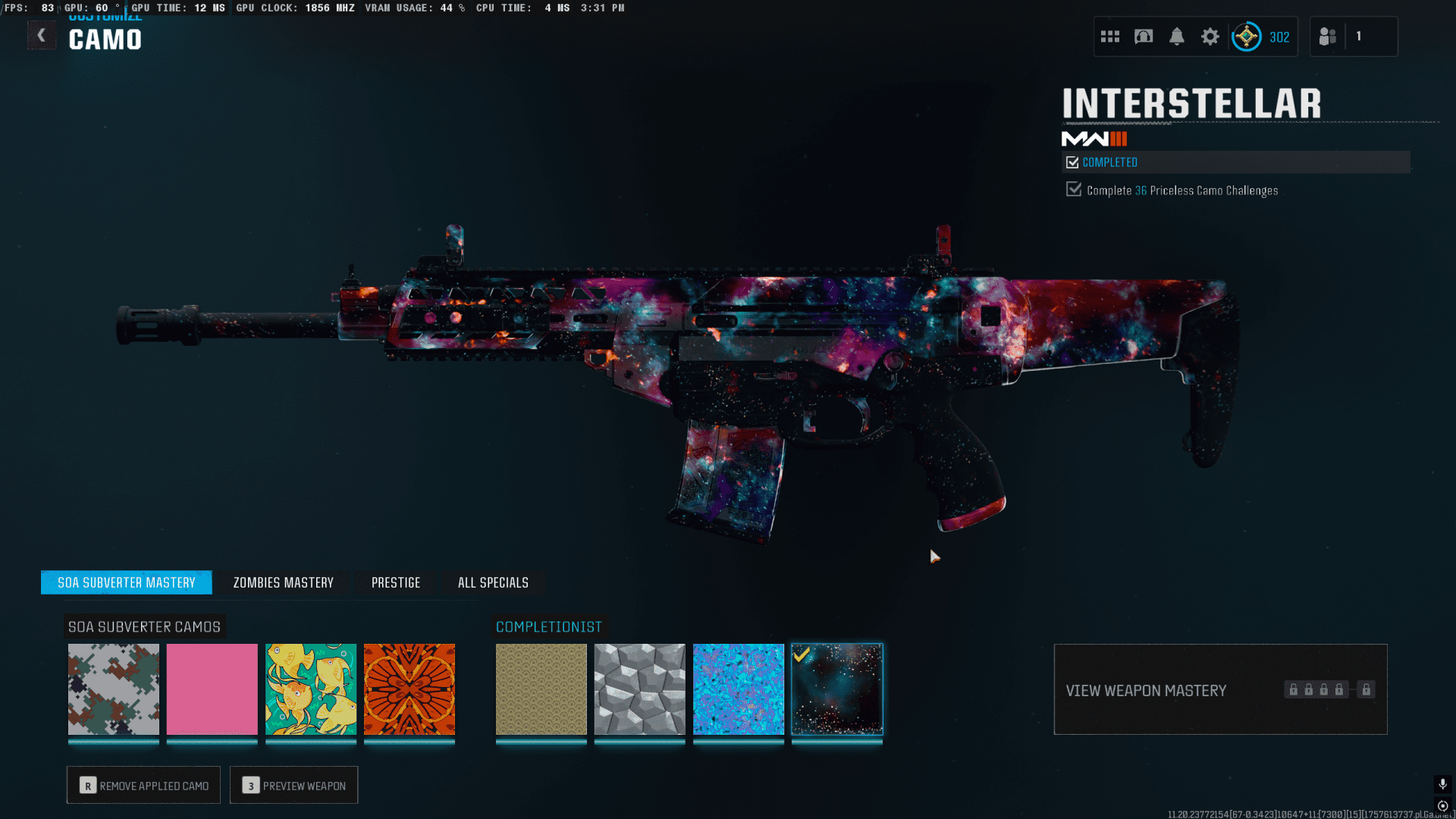1456x819 pixels.
Task: Open the All Specials tab
Action: pyautogui.click(x=493, y=582)
